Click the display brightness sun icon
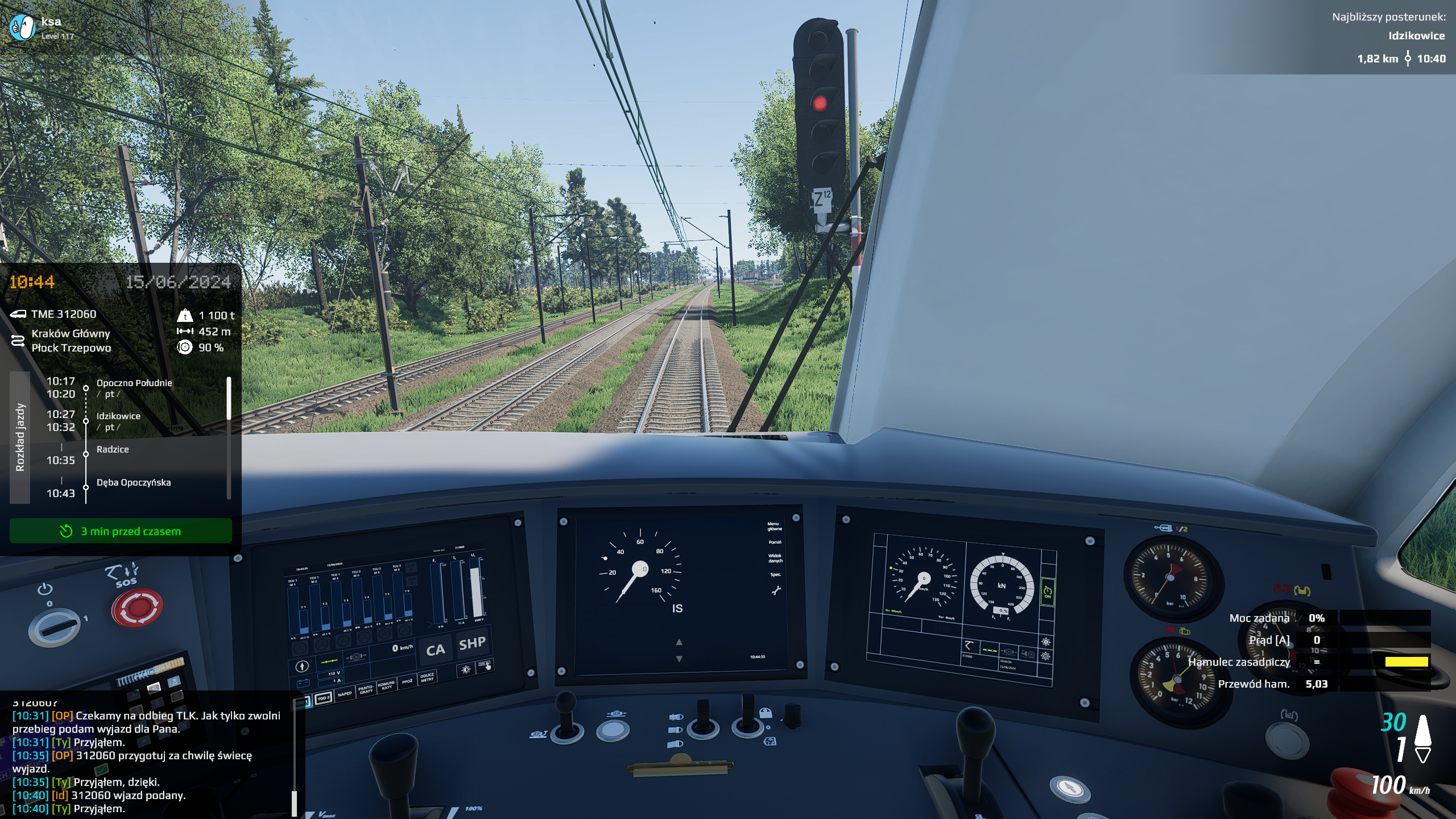This screenshot has height=819, width=1456. (x=466, y=669)
